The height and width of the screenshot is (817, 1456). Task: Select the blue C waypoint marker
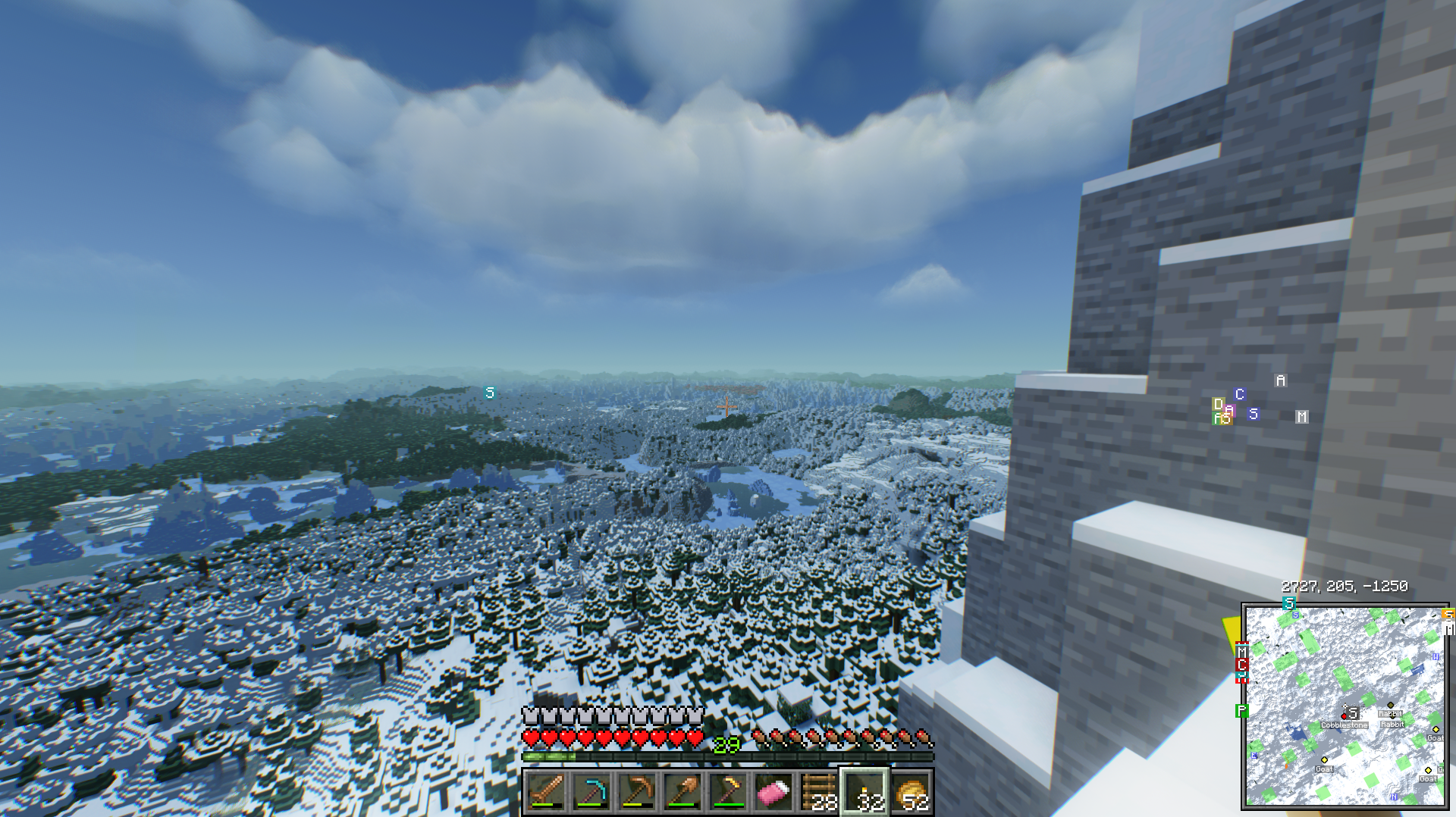(x=1240, y=394)
